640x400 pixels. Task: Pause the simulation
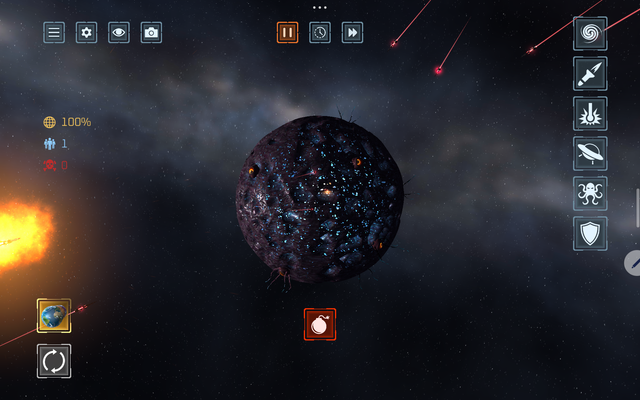[288, 32]
